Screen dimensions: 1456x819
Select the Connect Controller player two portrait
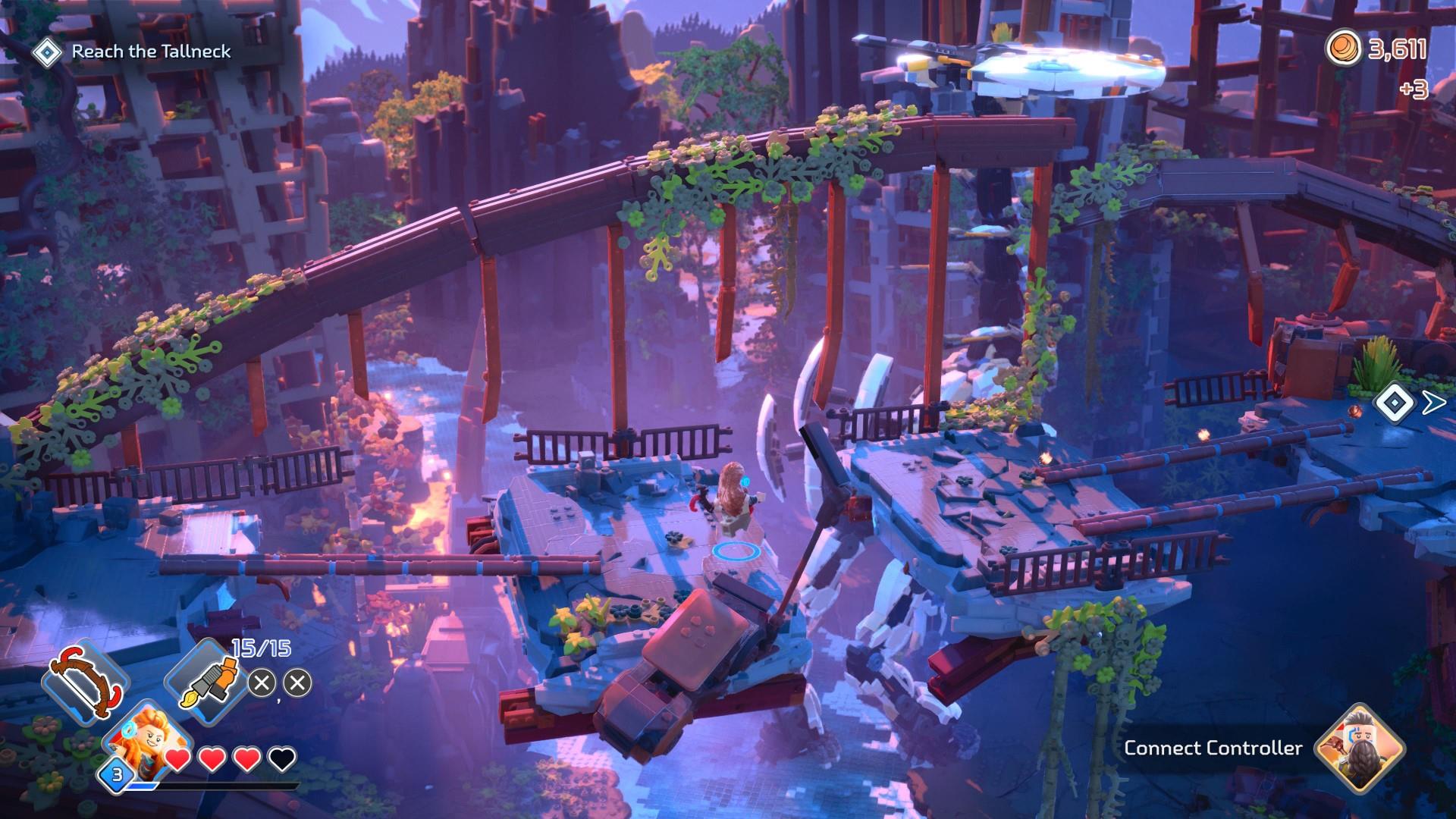[1359, 748]
